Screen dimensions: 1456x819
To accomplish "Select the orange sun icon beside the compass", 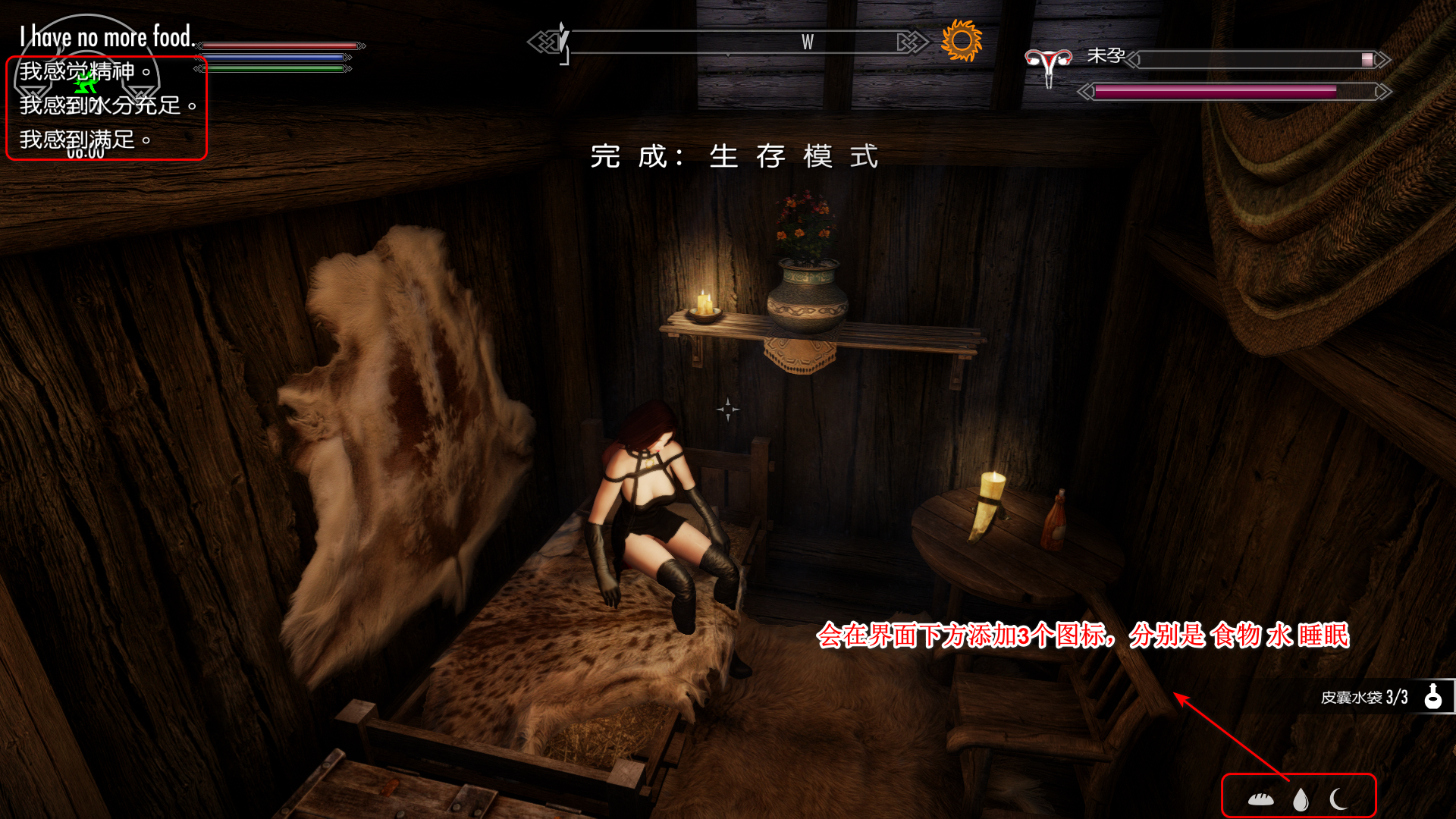I will tap(961, 40).
